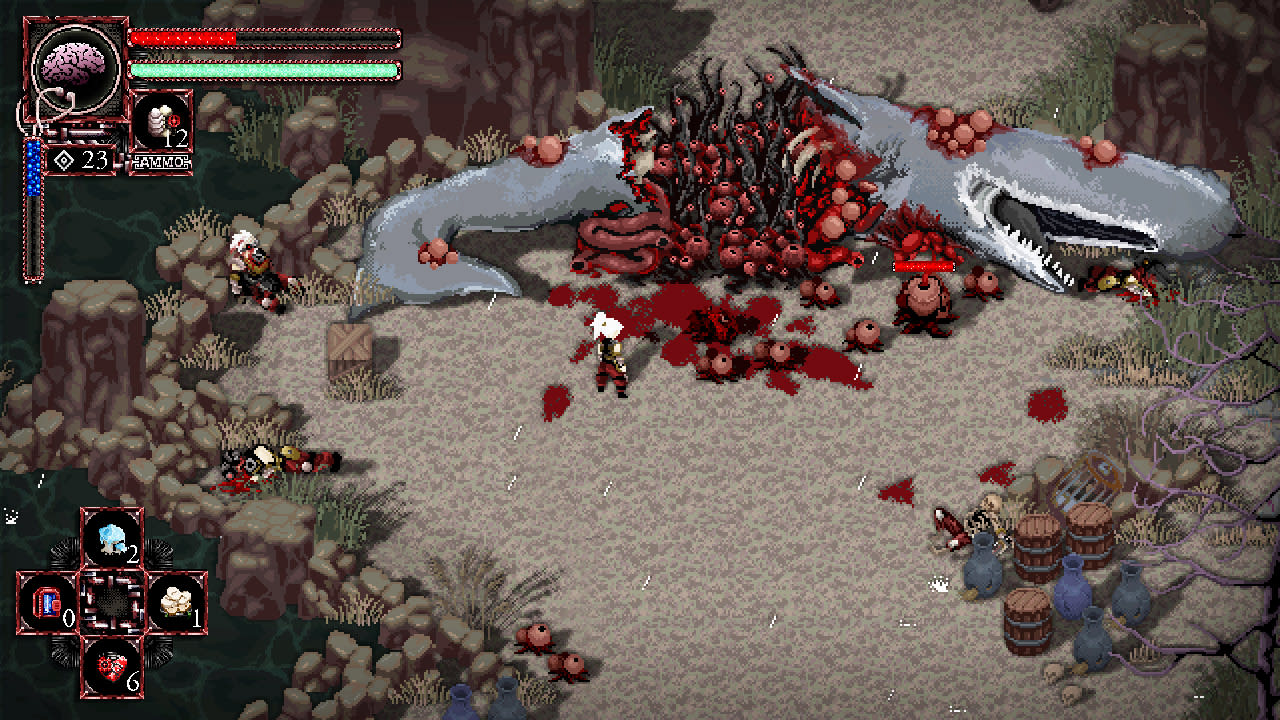Click the diamond currency emblem beside 23

point(62,158)
